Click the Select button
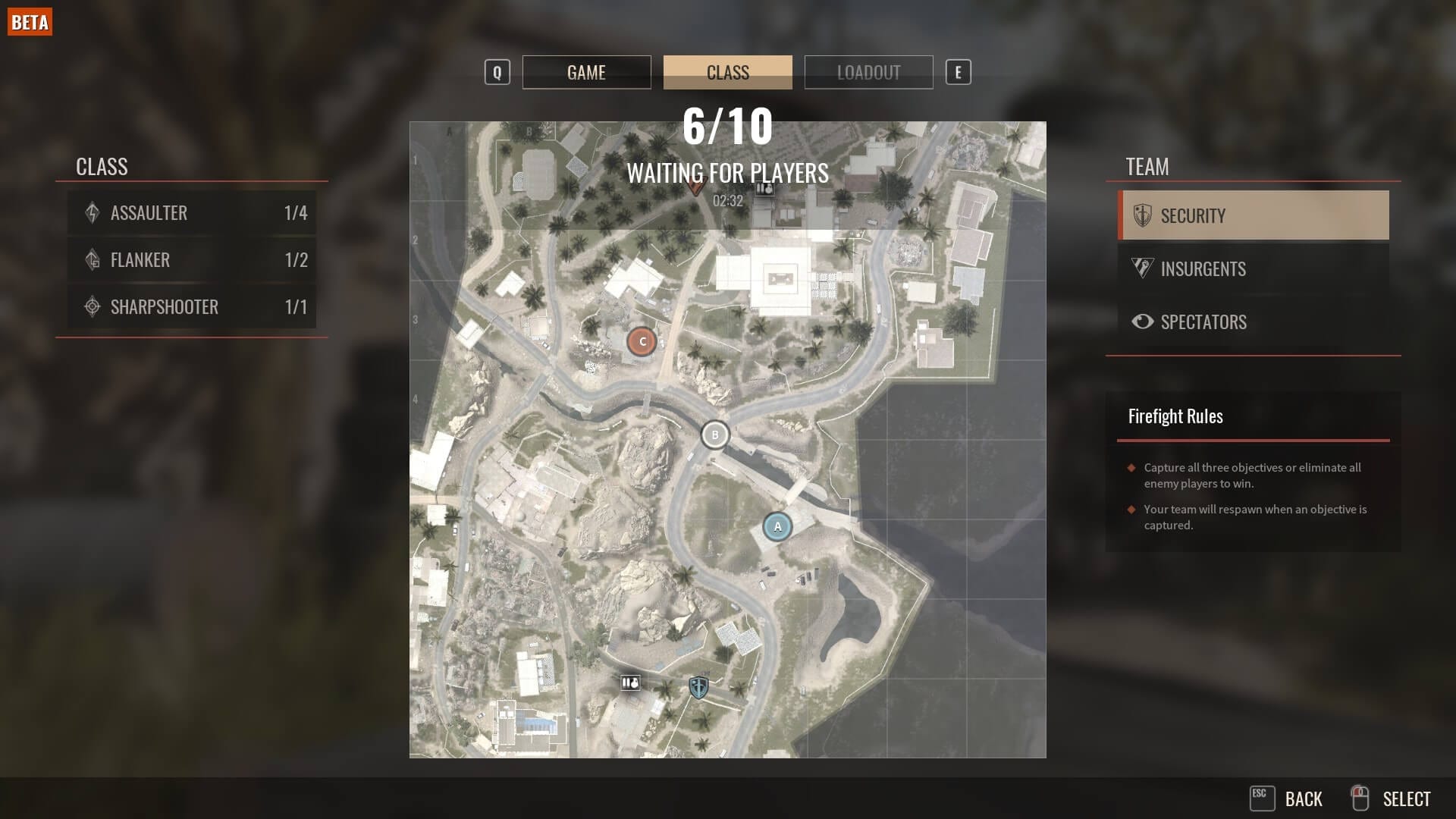The image size is (1456, 819). click(1392, 799)
